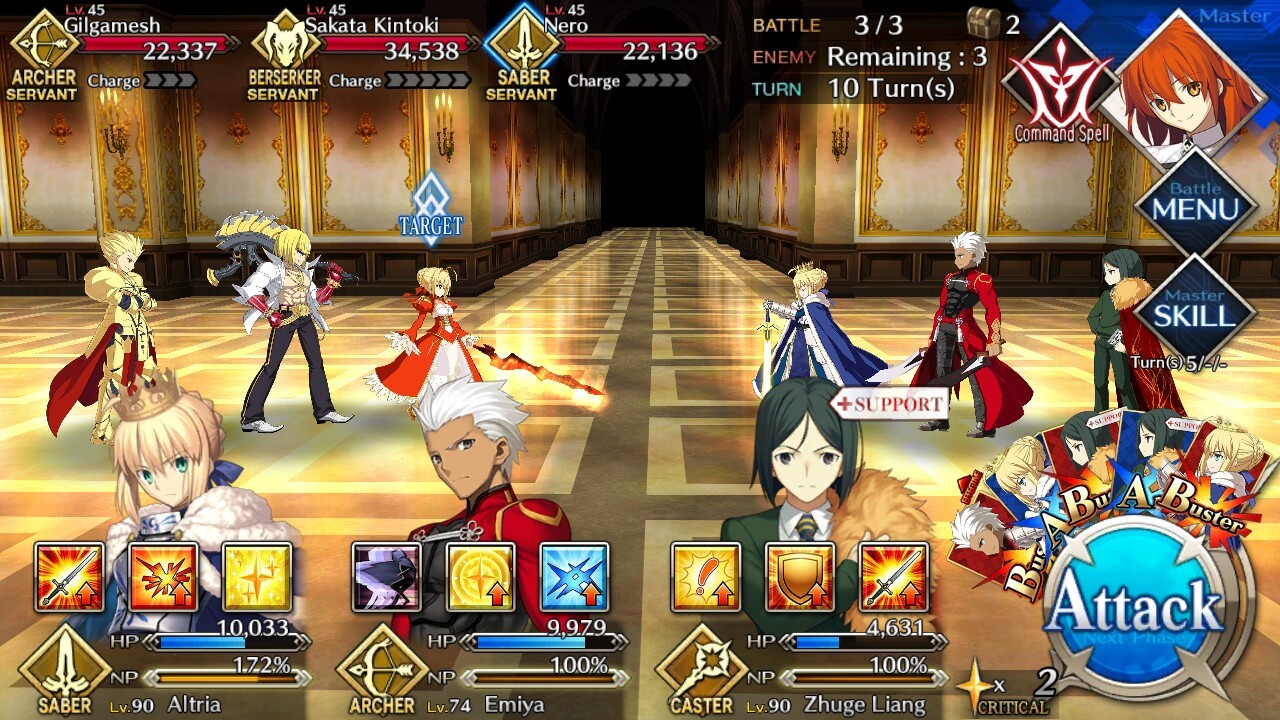This screenshot has width=1280, height=720.
Task: View Emiya's Archer status panel
Action: click(485, 672)
